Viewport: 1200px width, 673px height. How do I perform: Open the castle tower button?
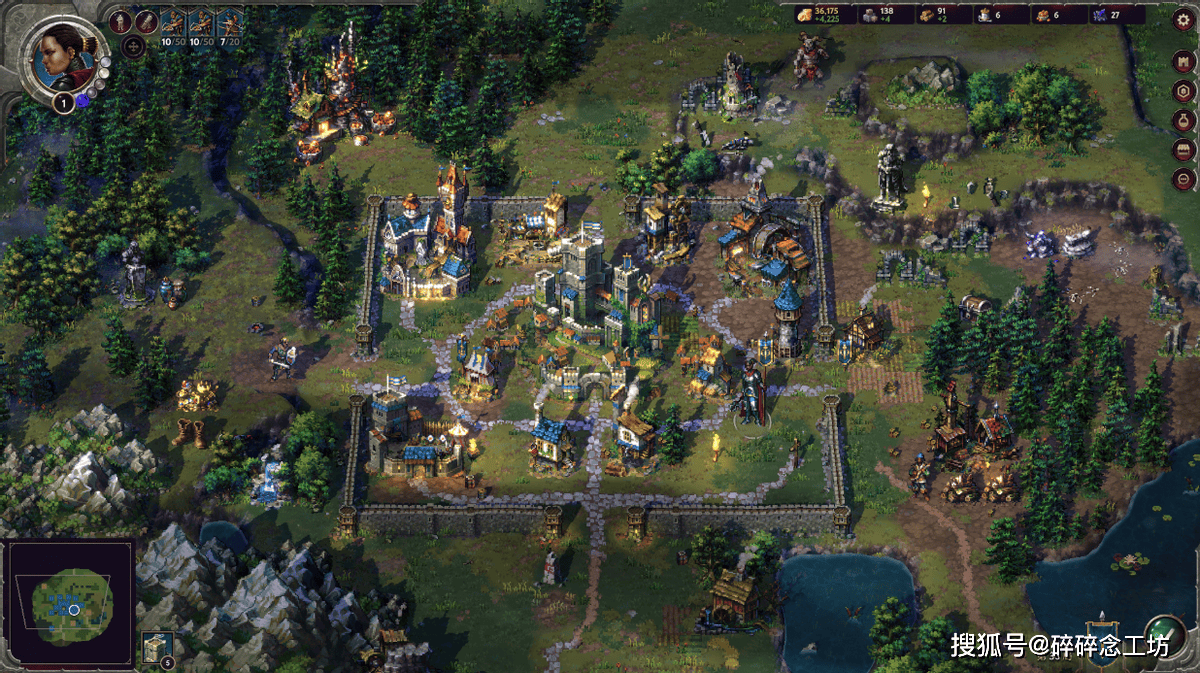pyautogui.click(x=1184, y=61)
